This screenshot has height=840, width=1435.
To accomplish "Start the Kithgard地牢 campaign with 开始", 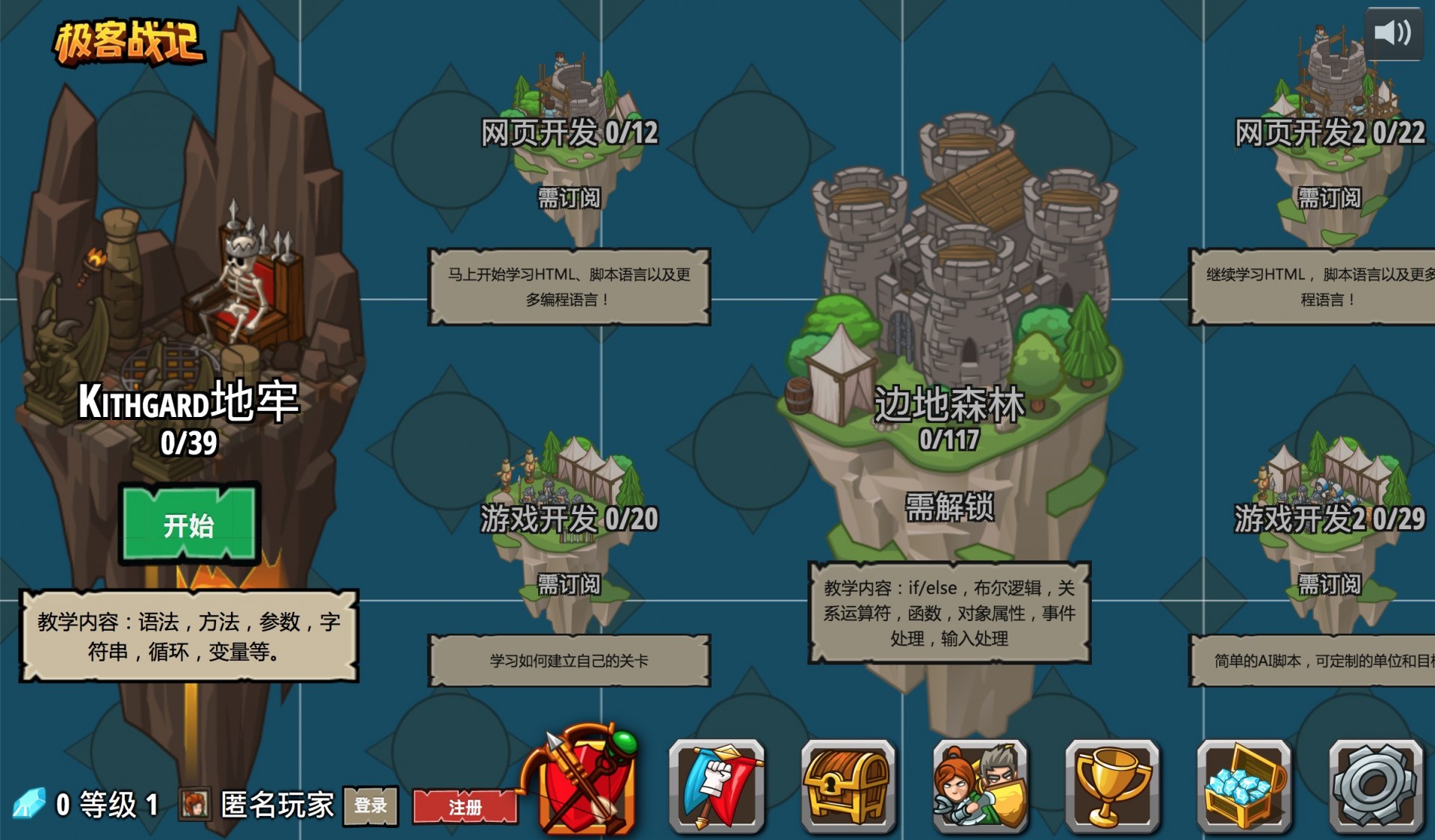I will point(189,525).
